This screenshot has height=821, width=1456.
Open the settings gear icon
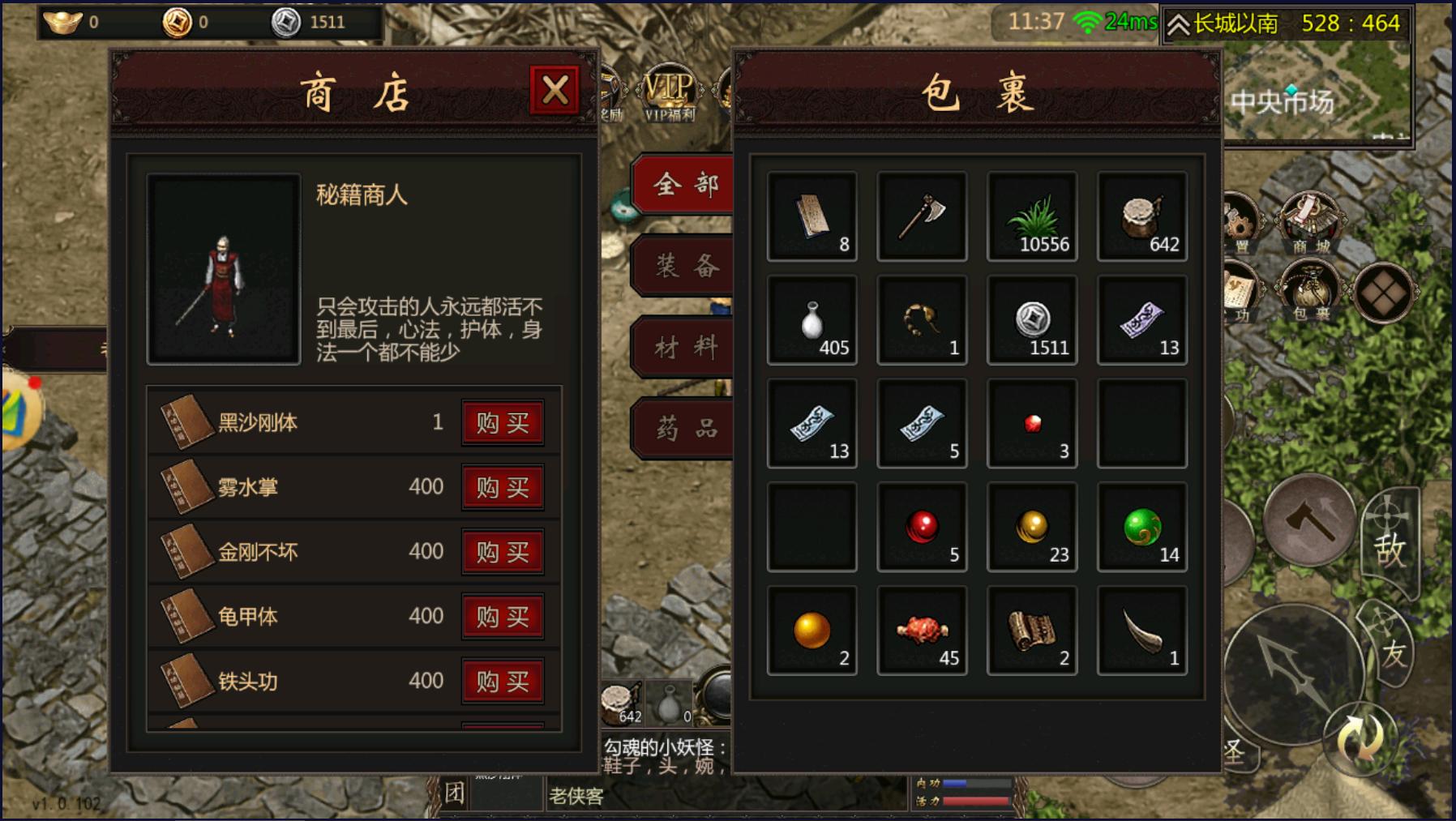pyautogui.click(x=1240, y=219)
